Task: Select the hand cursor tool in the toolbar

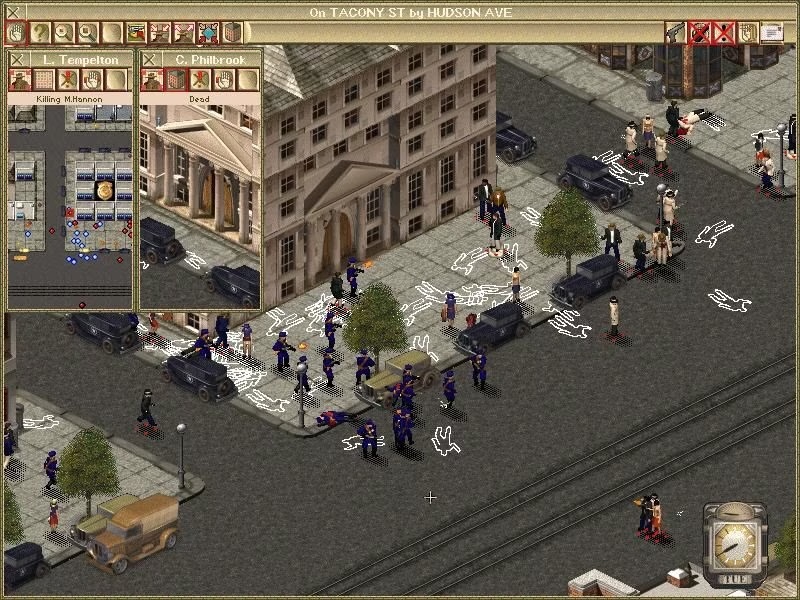Action: click(x=16, y=32)
